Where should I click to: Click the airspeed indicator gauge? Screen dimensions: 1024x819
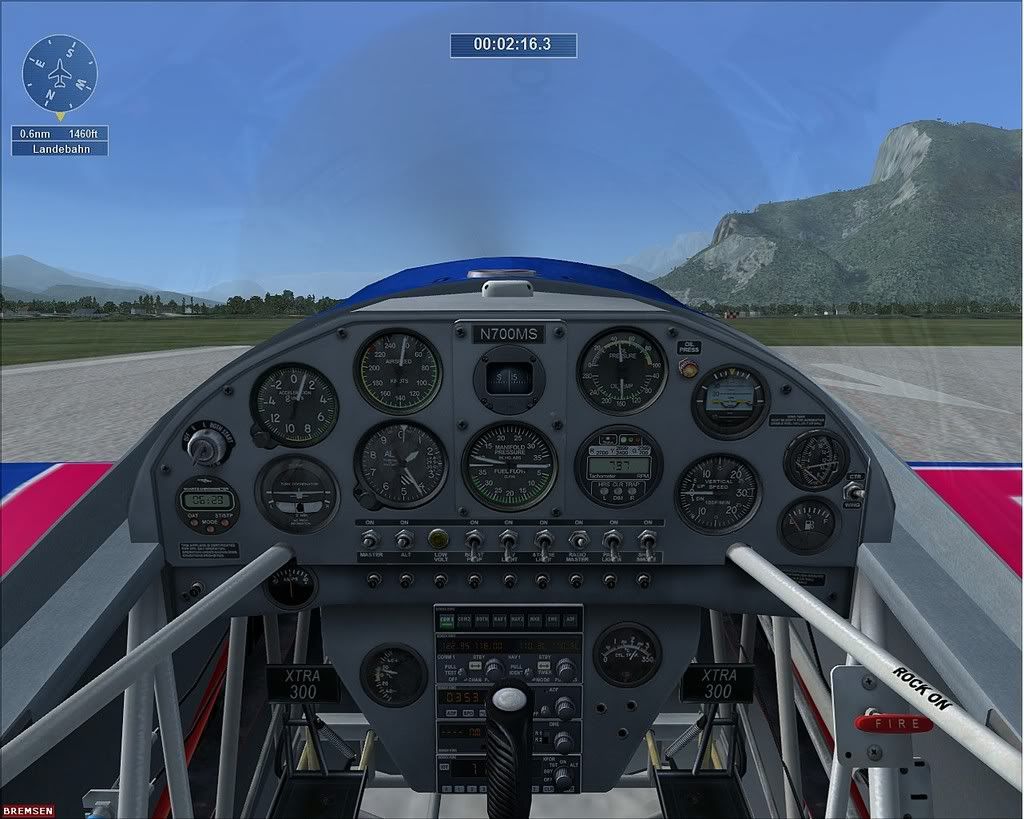(398, 372)
